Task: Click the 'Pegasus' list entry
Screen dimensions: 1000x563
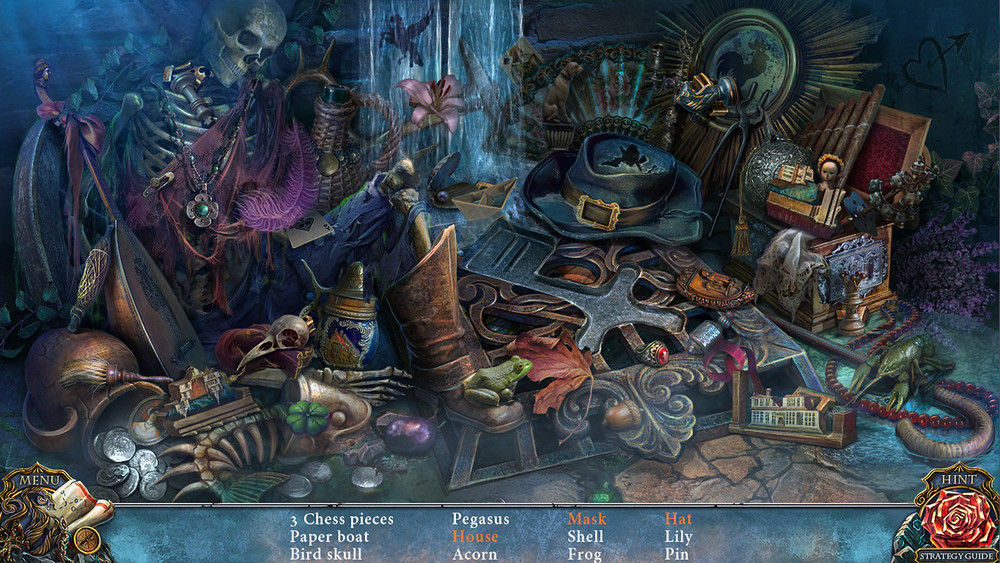Action: coord(480,519)
